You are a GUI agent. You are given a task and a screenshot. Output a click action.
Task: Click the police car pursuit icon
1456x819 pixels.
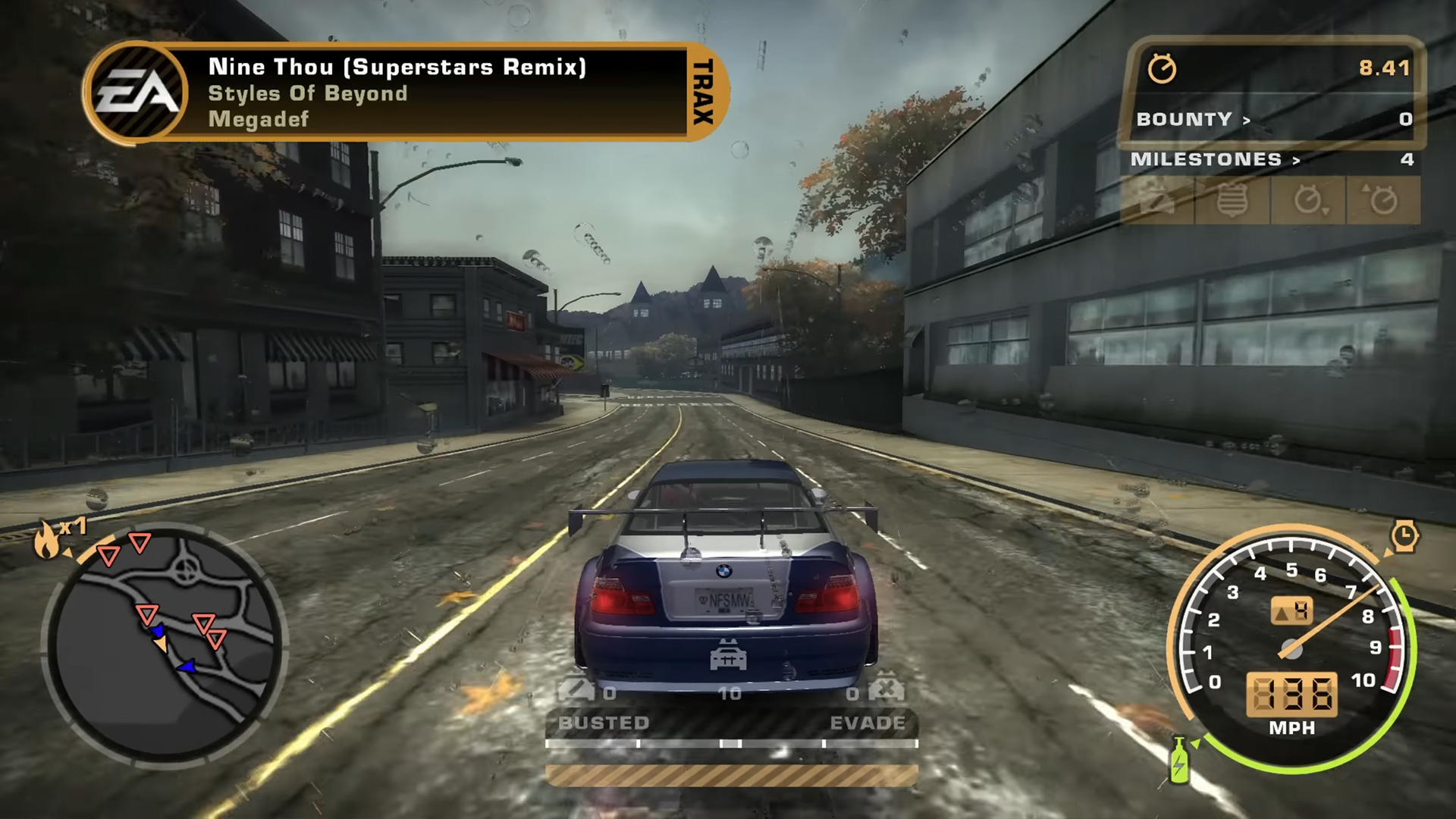[728, 657]
